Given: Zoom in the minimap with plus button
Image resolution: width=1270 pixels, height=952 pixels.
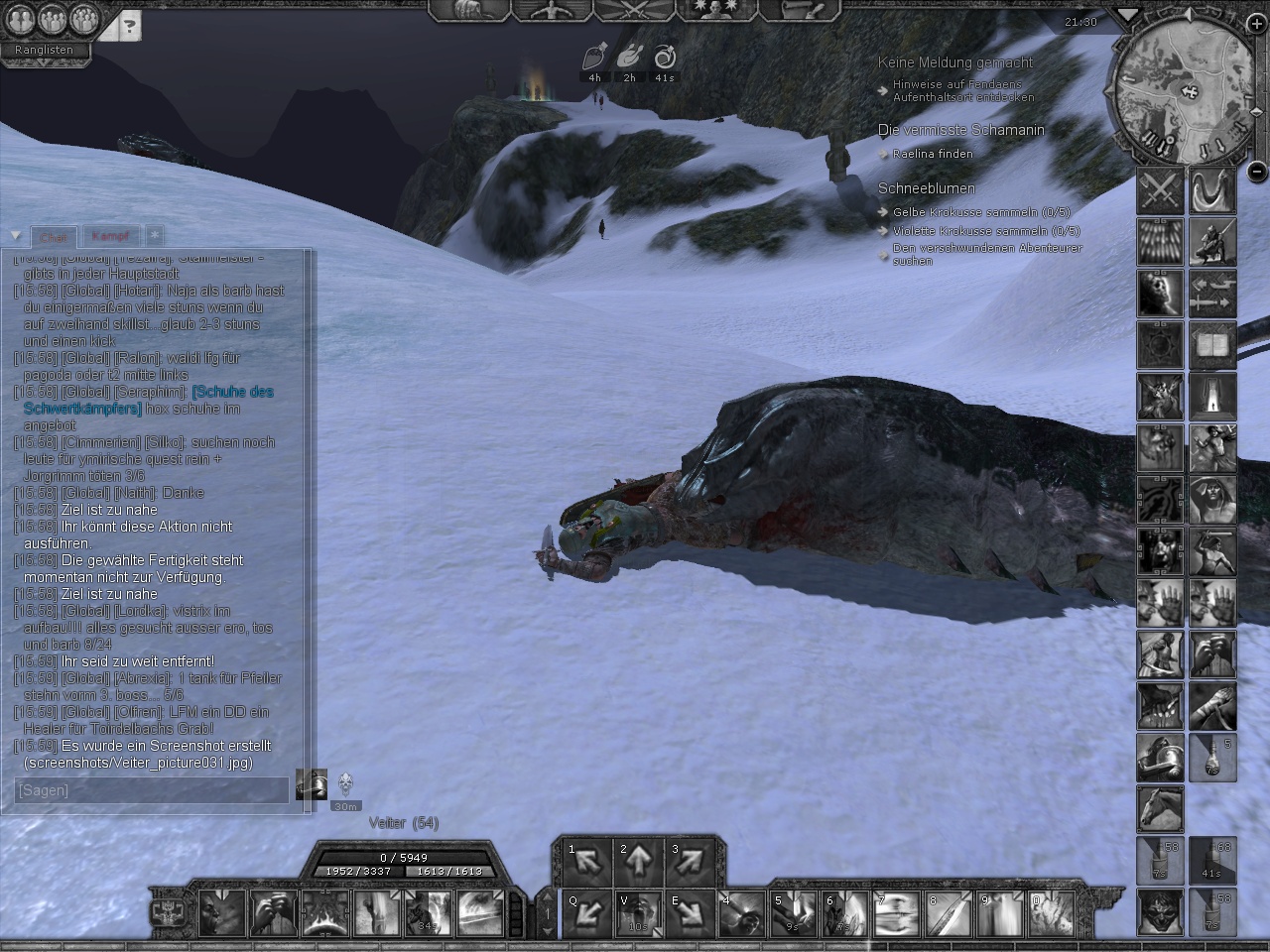Looking at the screenshot, I should 1256,24.
